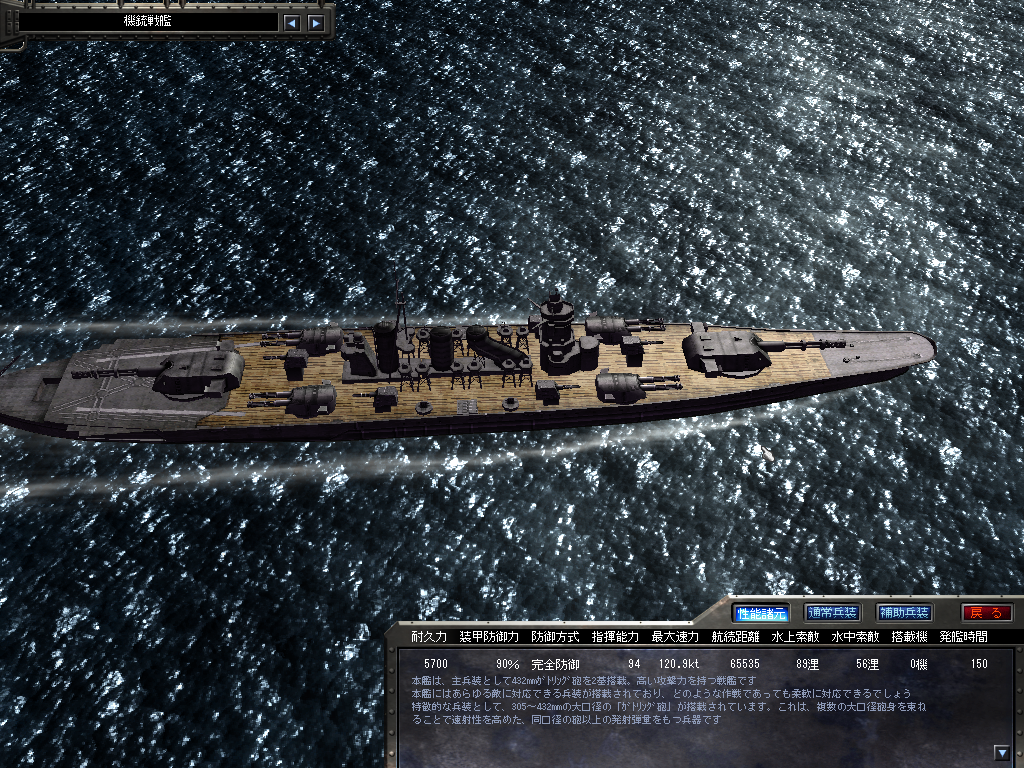Click the description panel's down arrow
The width and height of the screenshot is (1024, 768).
(1001, 753)
